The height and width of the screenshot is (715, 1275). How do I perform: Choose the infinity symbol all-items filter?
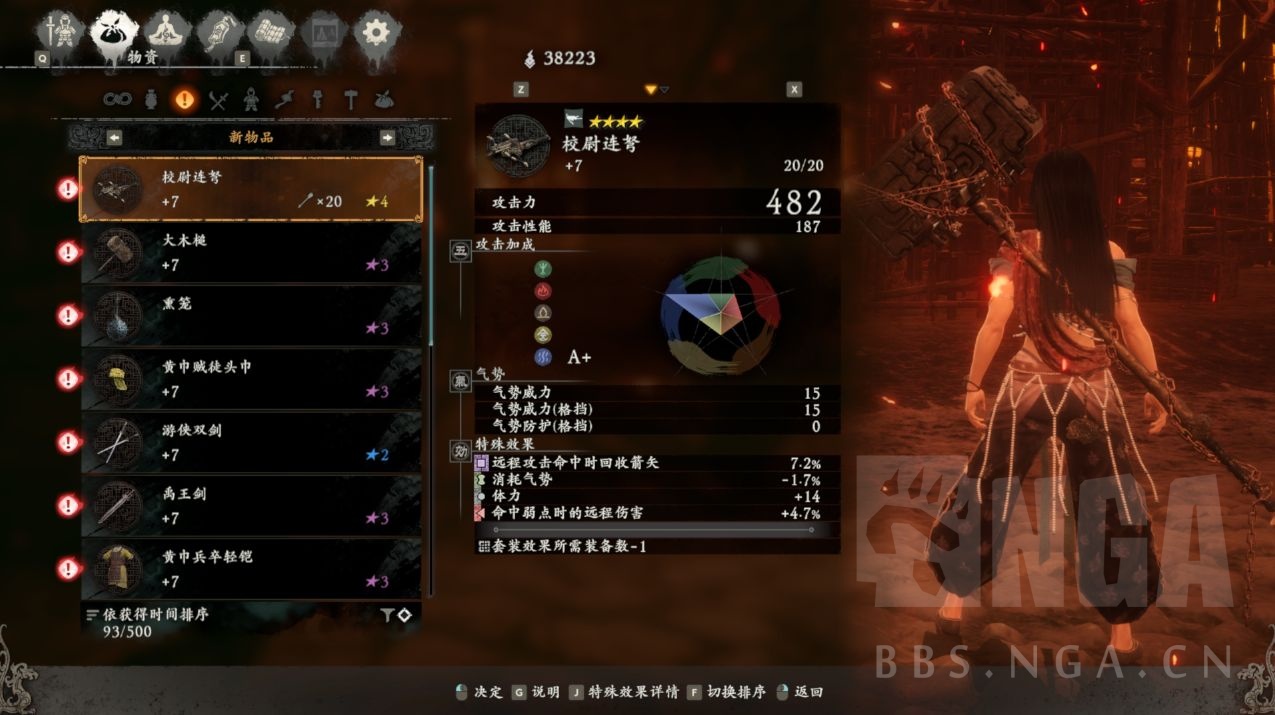pyautogui.click(x=118, y=100)
